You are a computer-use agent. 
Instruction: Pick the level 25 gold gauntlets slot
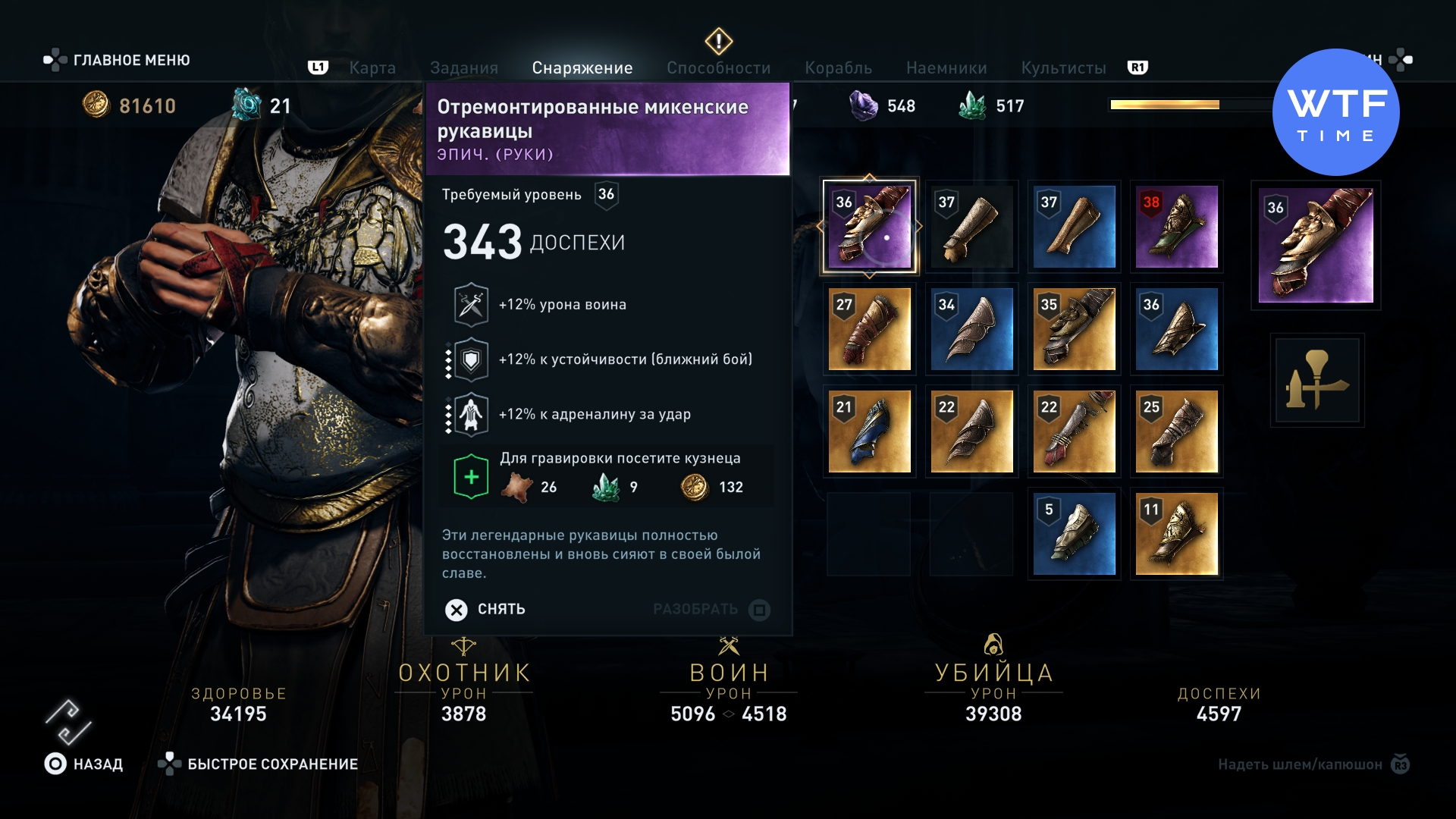click(x=1176, y=431)
